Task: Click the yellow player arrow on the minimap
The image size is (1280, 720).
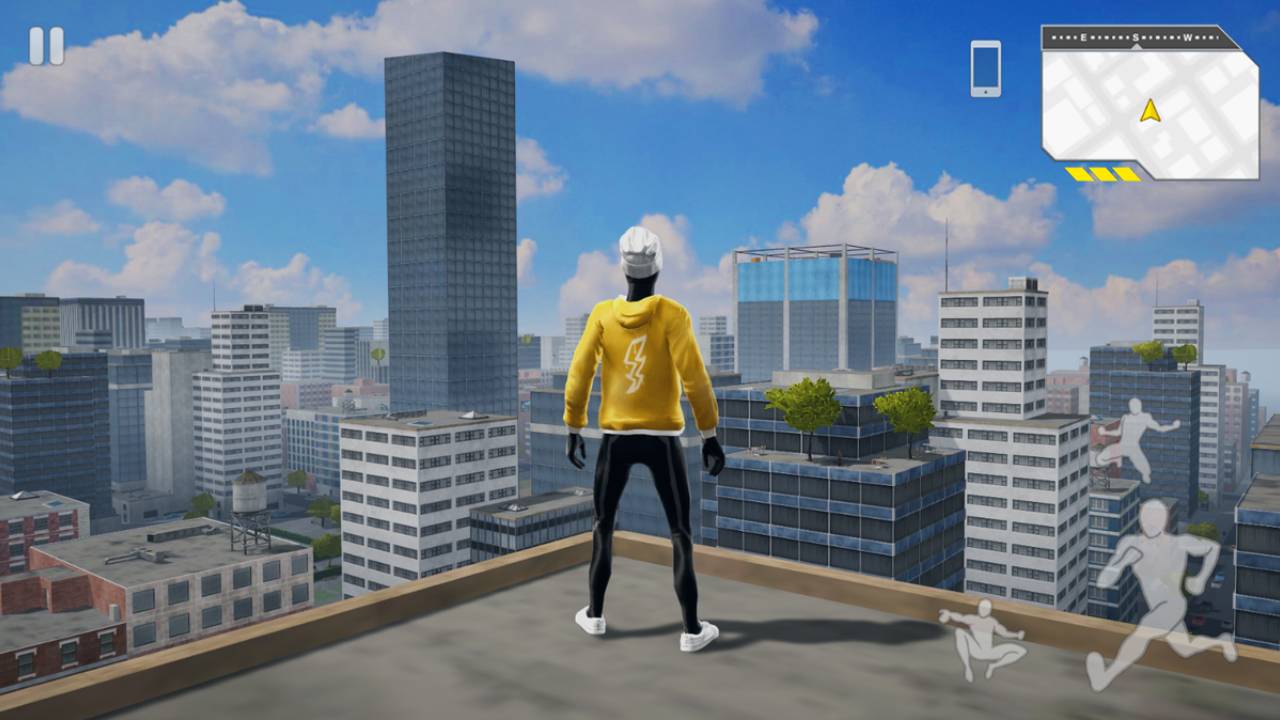Action: pos(1152,113)
